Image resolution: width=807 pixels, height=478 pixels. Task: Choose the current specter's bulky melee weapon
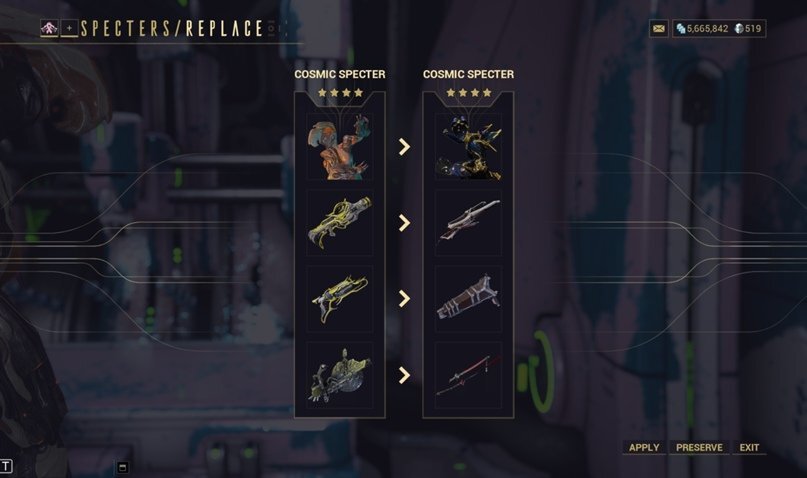tap(339, 375)
